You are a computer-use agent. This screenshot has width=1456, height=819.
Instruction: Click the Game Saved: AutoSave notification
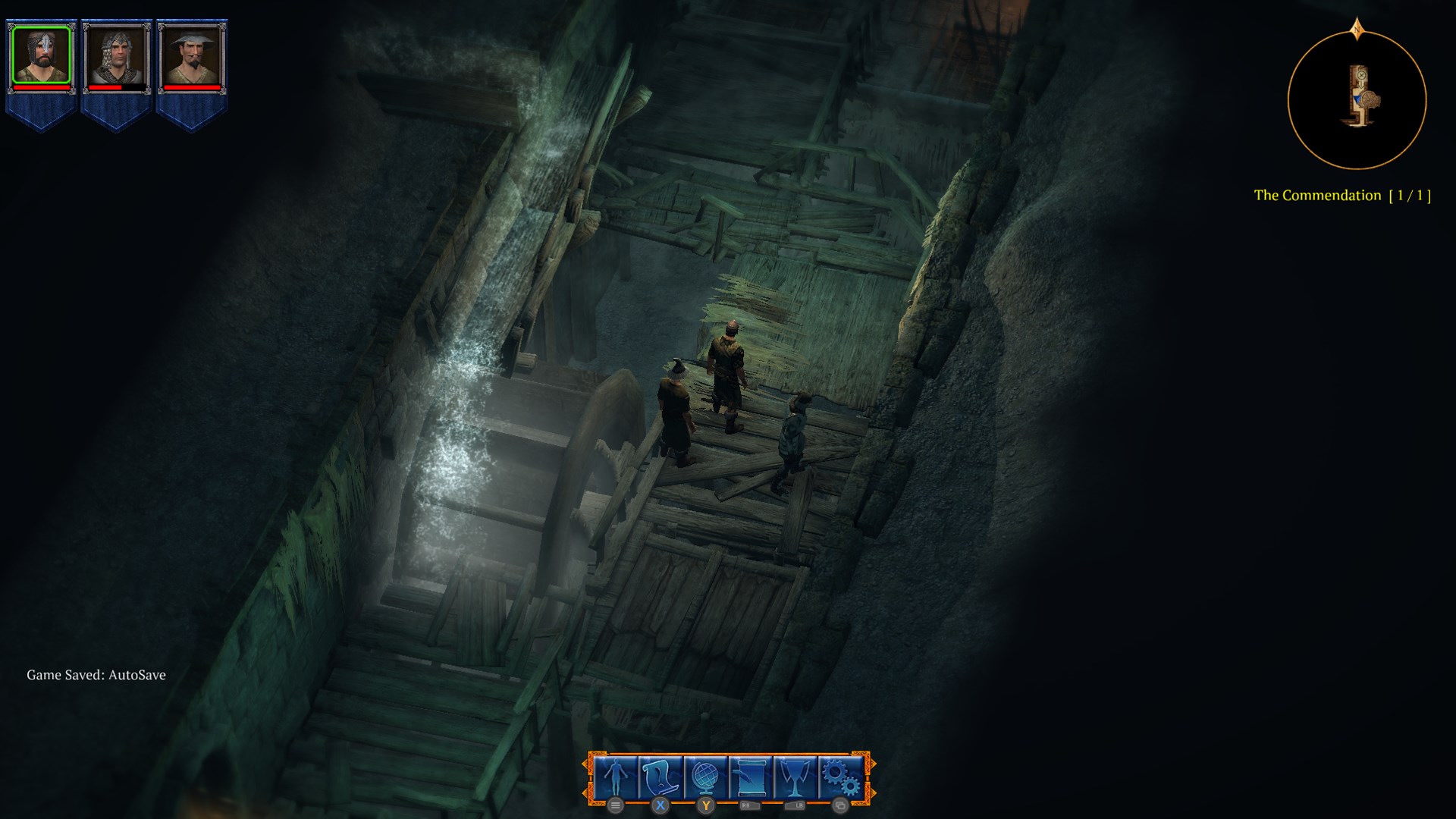click(x=96, y=673)
